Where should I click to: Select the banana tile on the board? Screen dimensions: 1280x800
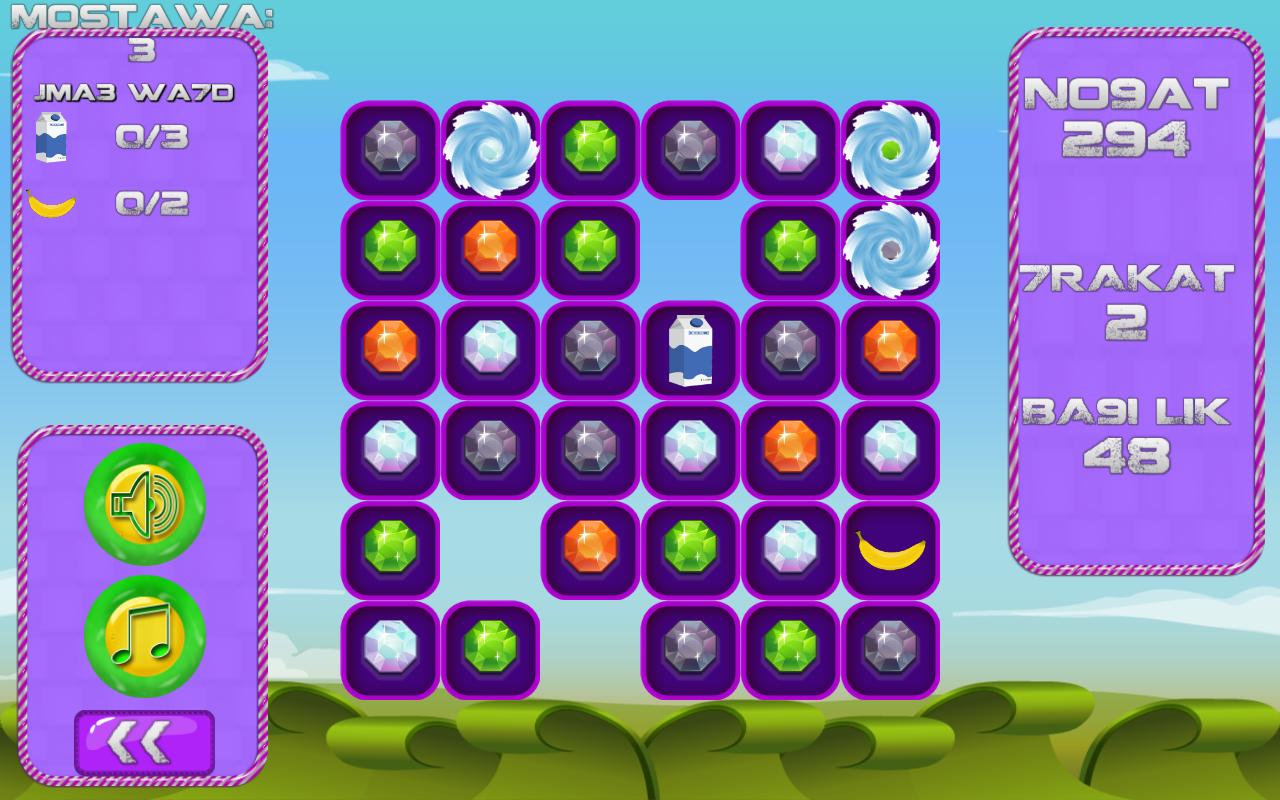click(890, 550)
